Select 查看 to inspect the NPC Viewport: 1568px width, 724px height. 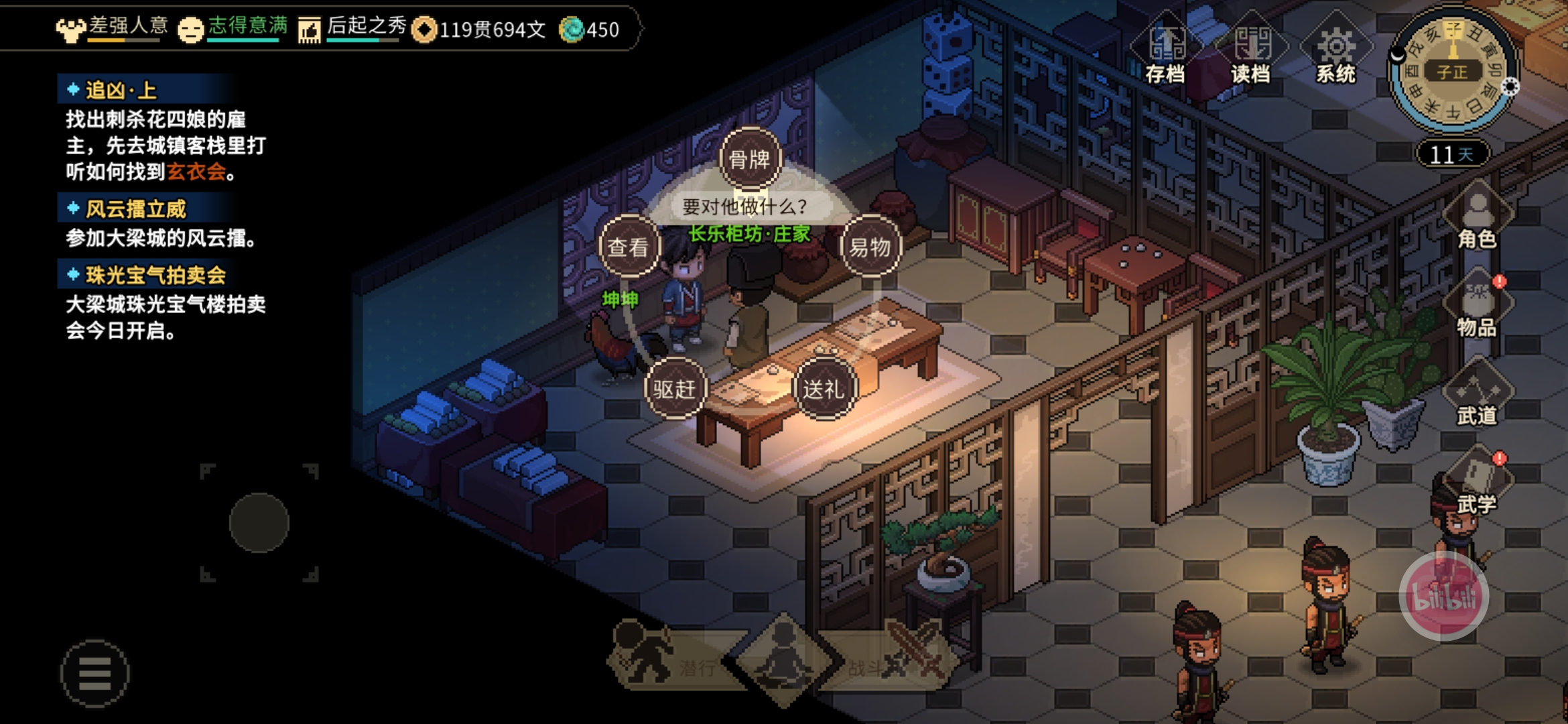(629, 247)
